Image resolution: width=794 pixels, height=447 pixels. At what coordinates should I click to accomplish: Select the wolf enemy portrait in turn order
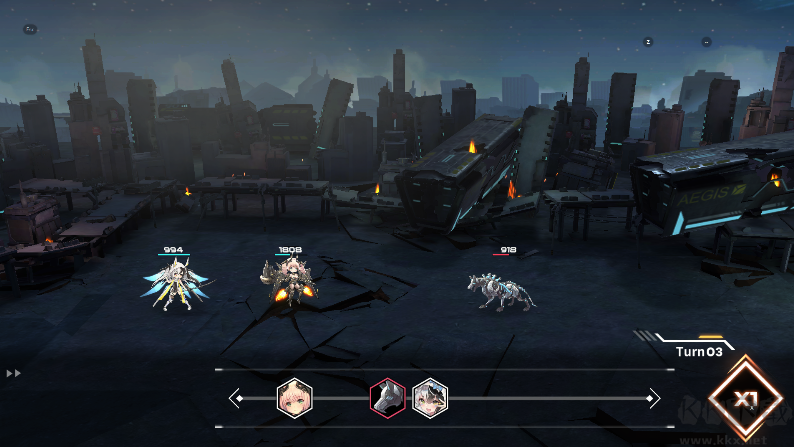click(388, 397)
